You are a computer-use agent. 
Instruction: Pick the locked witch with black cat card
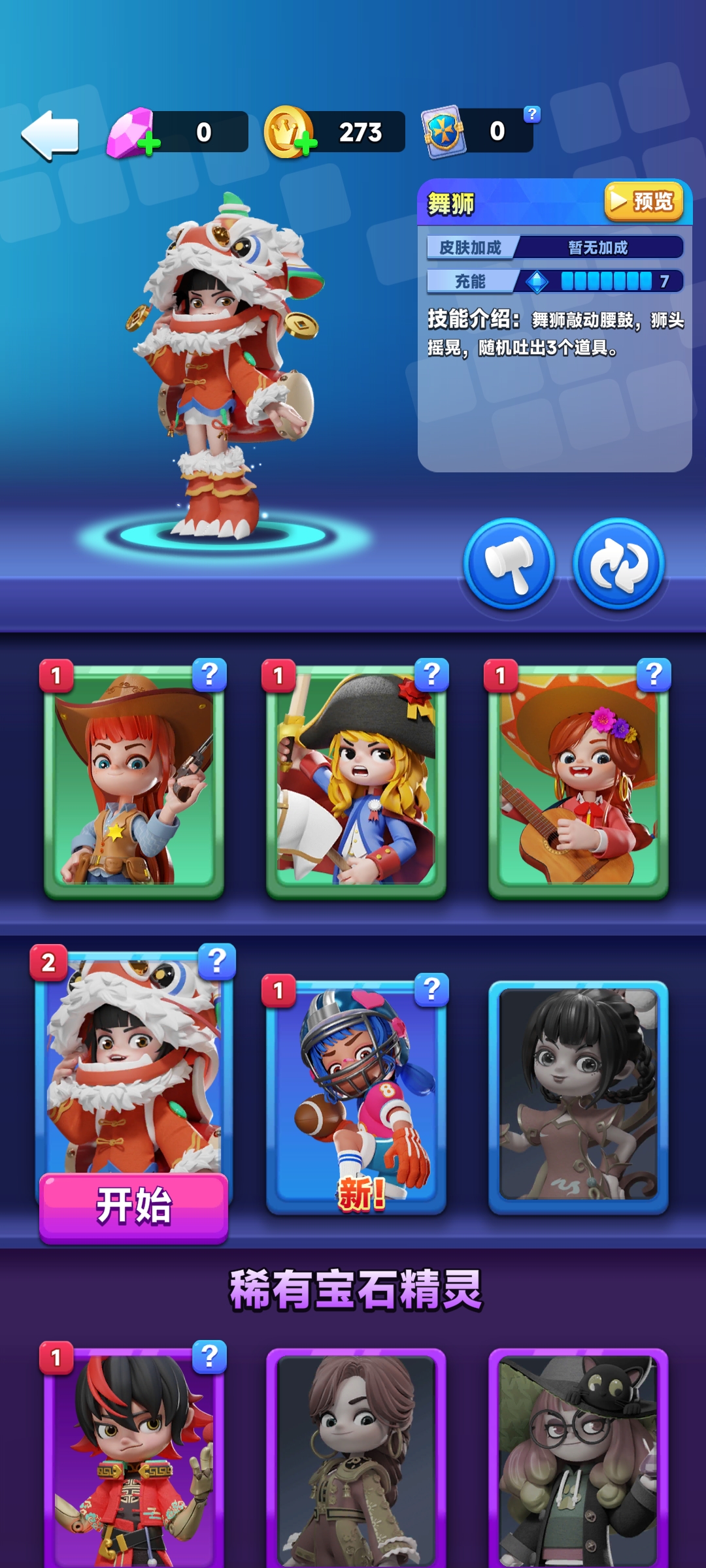(x=579, y=1457)
